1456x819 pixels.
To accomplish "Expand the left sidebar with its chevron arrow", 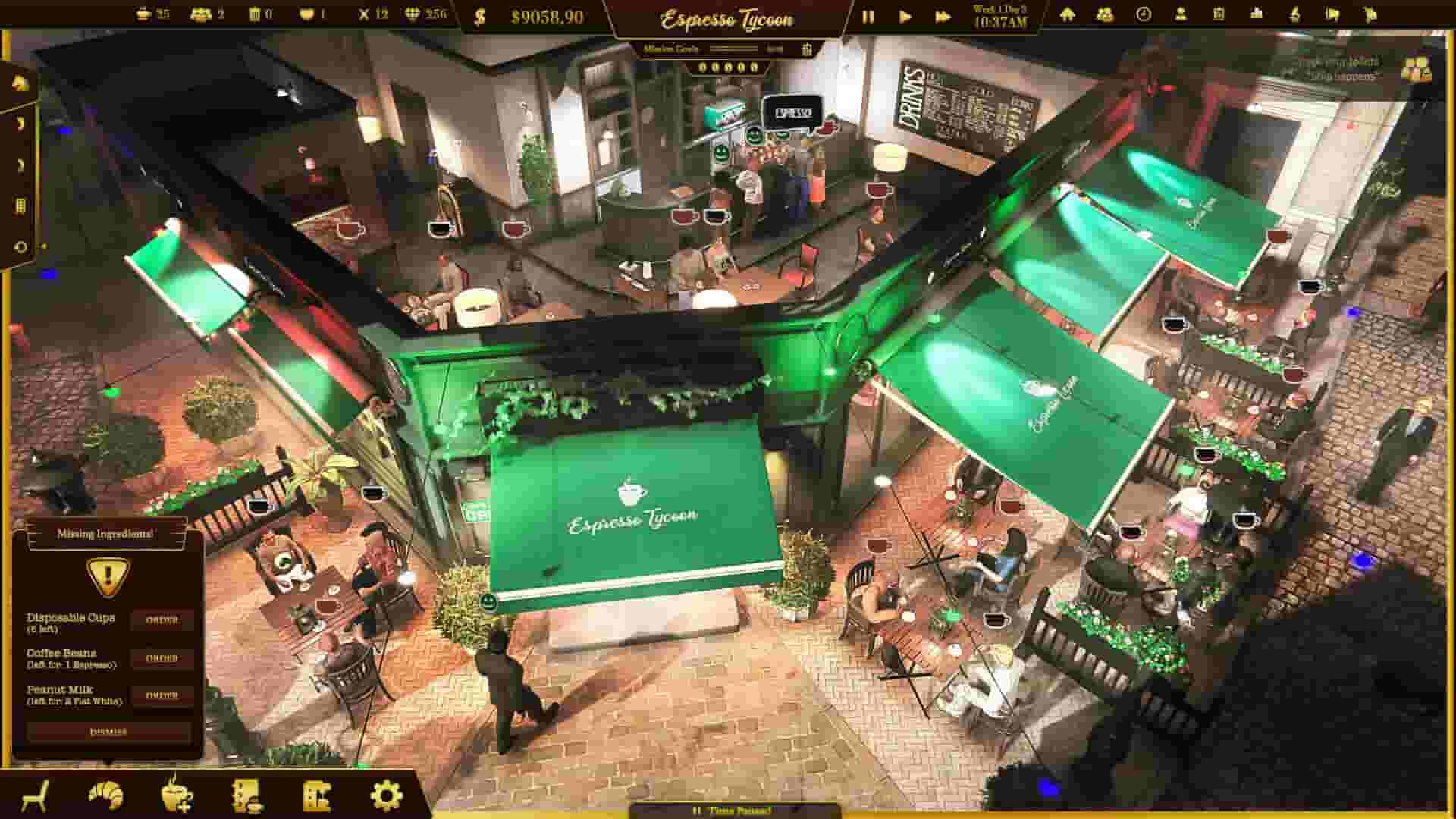I will pos(20,124).
